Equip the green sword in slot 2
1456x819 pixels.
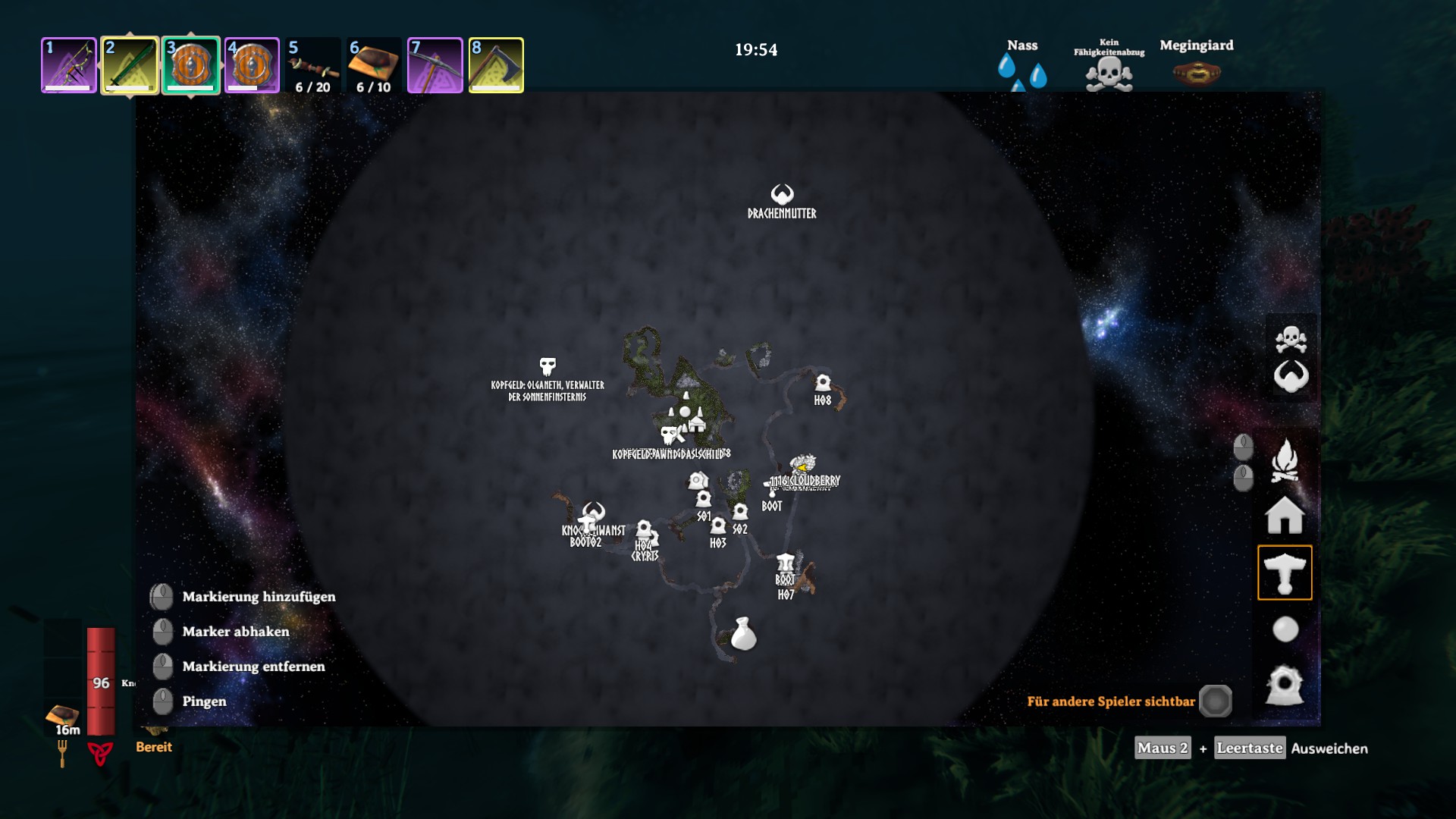tap(130, 65)
